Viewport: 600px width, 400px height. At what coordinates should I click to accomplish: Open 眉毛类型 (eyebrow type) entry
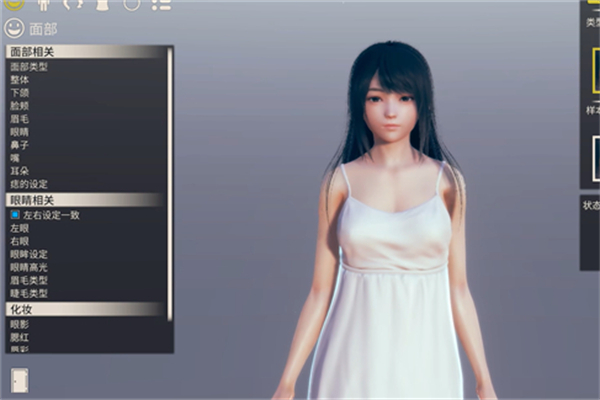coord(29,280)
